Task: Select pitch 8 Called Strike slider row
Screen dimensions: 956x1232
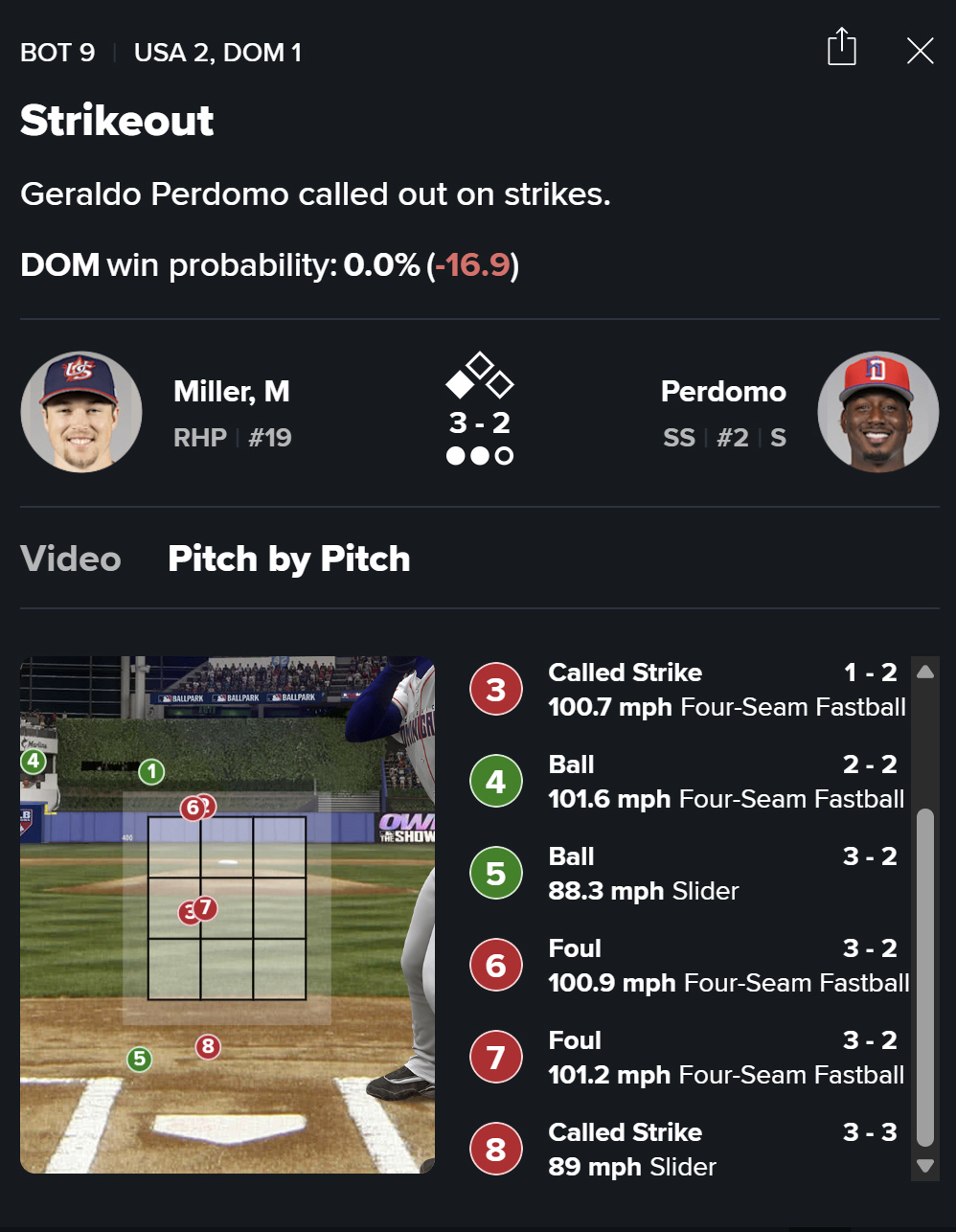Action: (x=688, y=1150)
